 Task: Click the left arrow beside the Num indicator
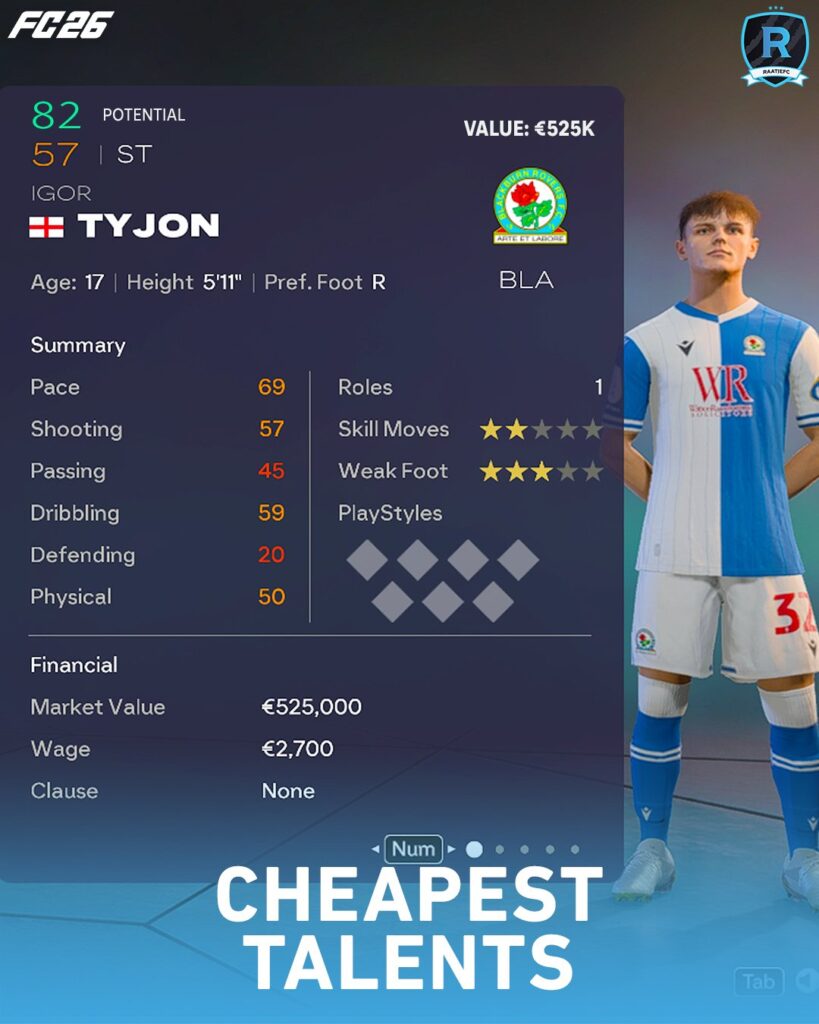pos(375,850)
